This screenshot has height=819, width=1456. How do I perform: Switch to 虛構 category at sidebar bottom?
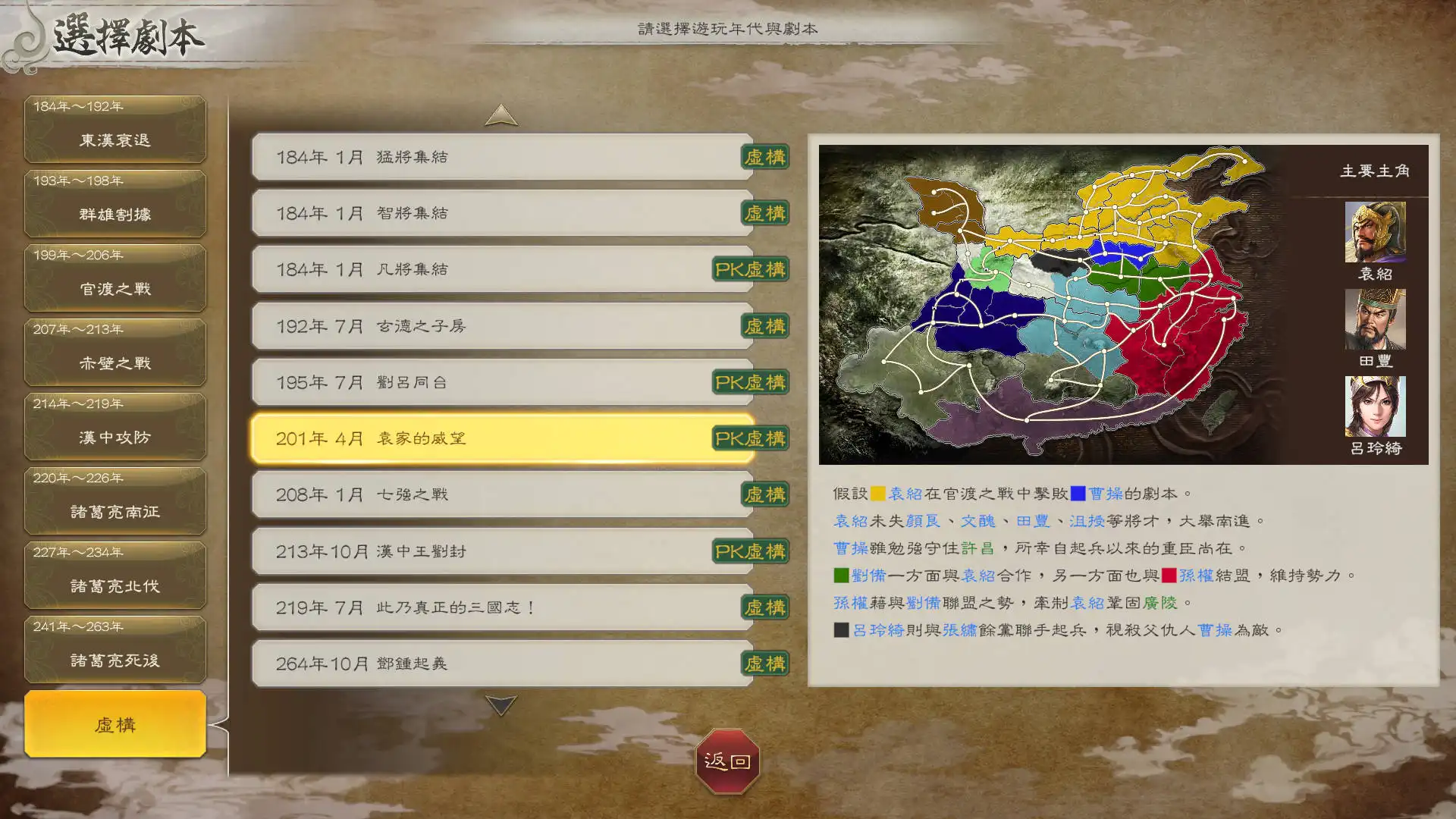115,724
